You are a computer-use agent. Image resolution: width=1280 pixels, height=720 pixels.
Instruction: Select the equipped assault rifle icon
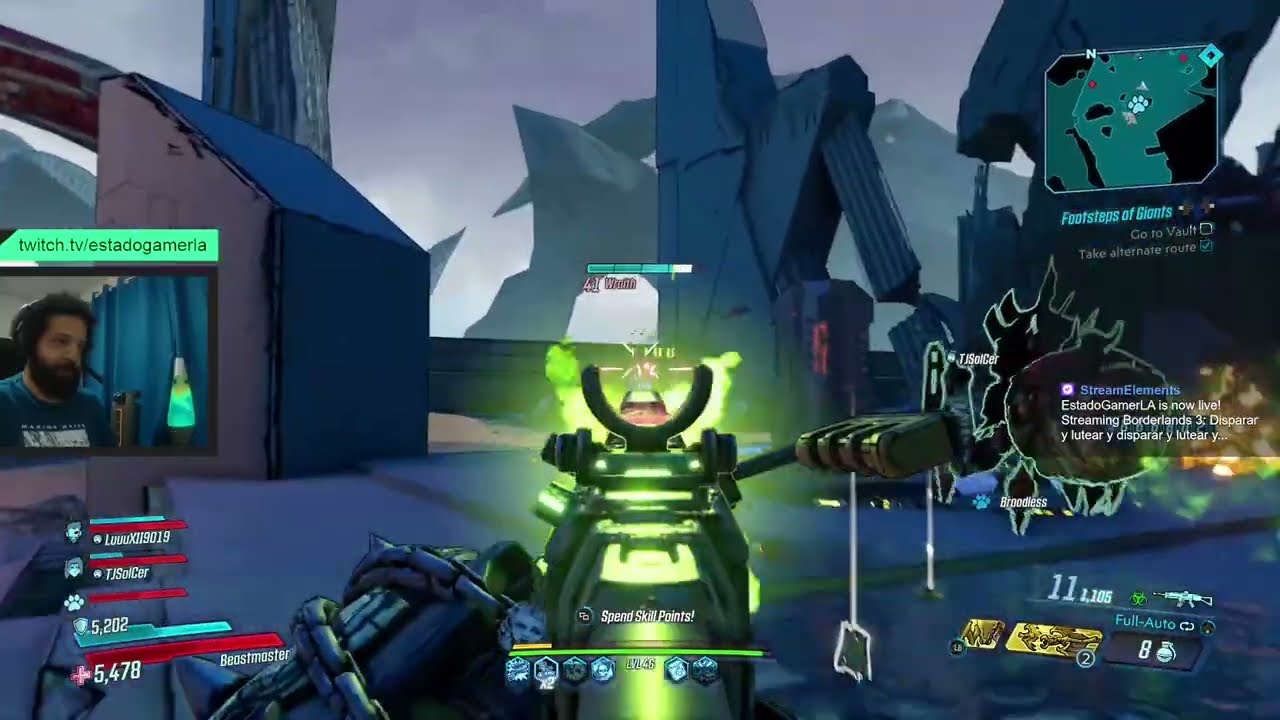(1182, 598)
